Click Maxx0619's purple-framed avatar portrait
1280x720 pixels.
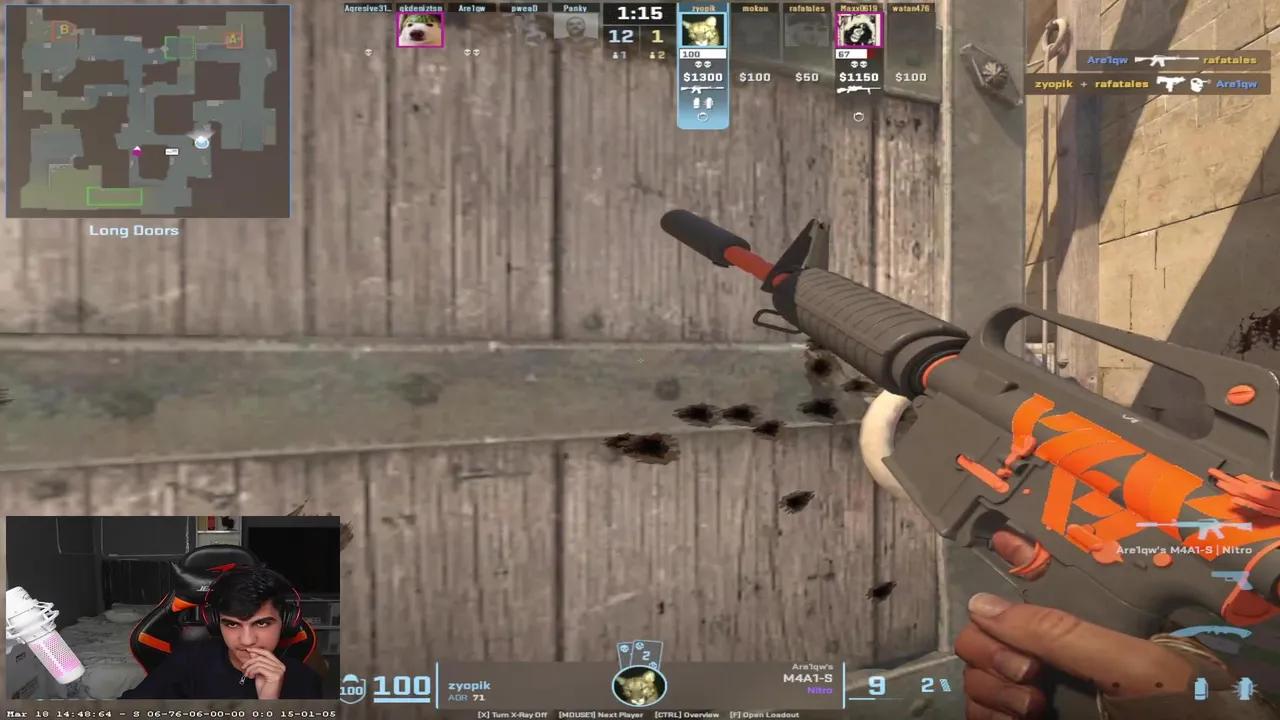pos(858,30)
